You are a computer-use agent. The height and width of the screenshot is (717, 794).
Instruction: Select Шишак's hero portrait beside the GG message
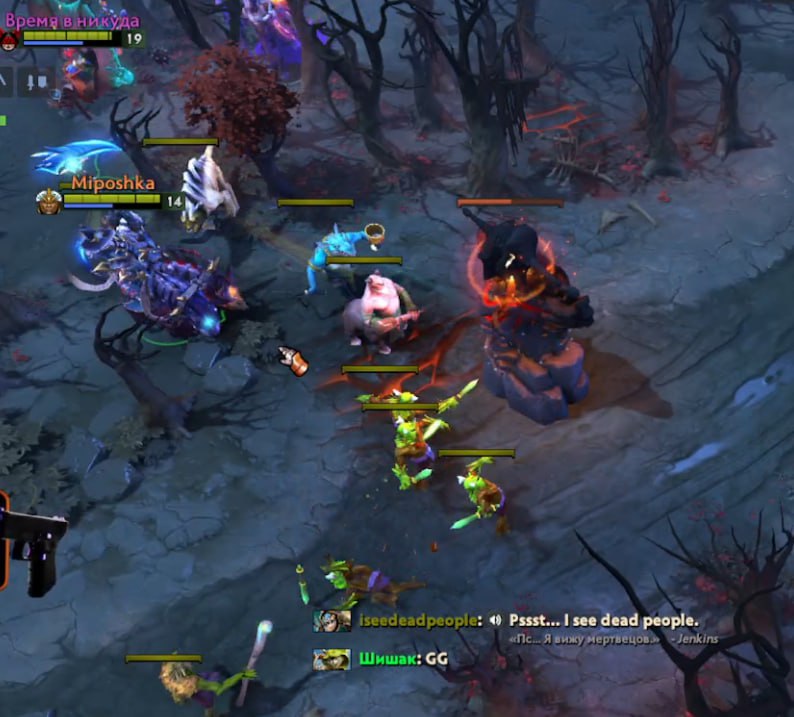331,659
